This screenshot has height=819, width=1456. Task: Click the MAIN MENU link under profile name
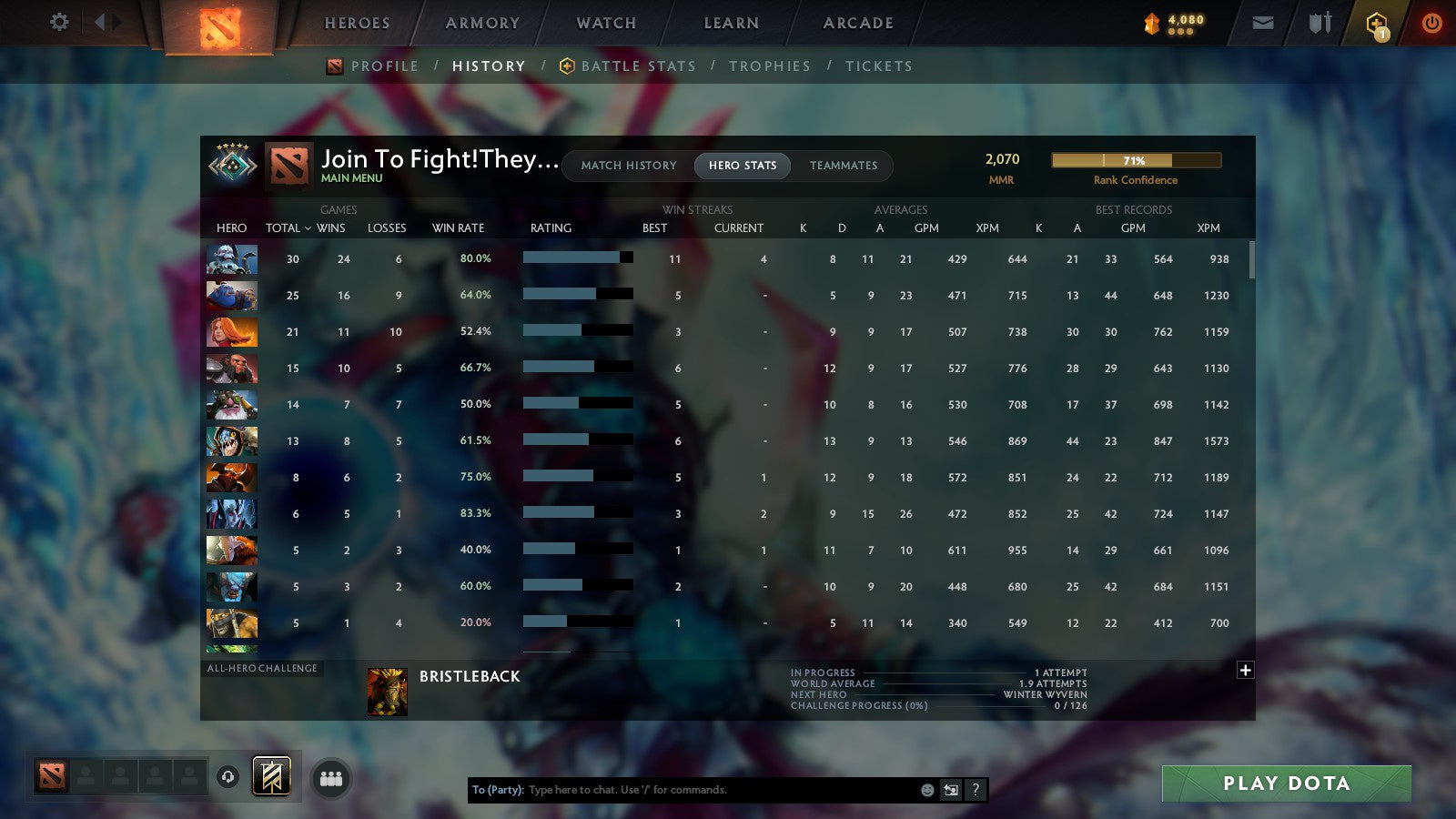pyautogui.click(x=351, y=178)
